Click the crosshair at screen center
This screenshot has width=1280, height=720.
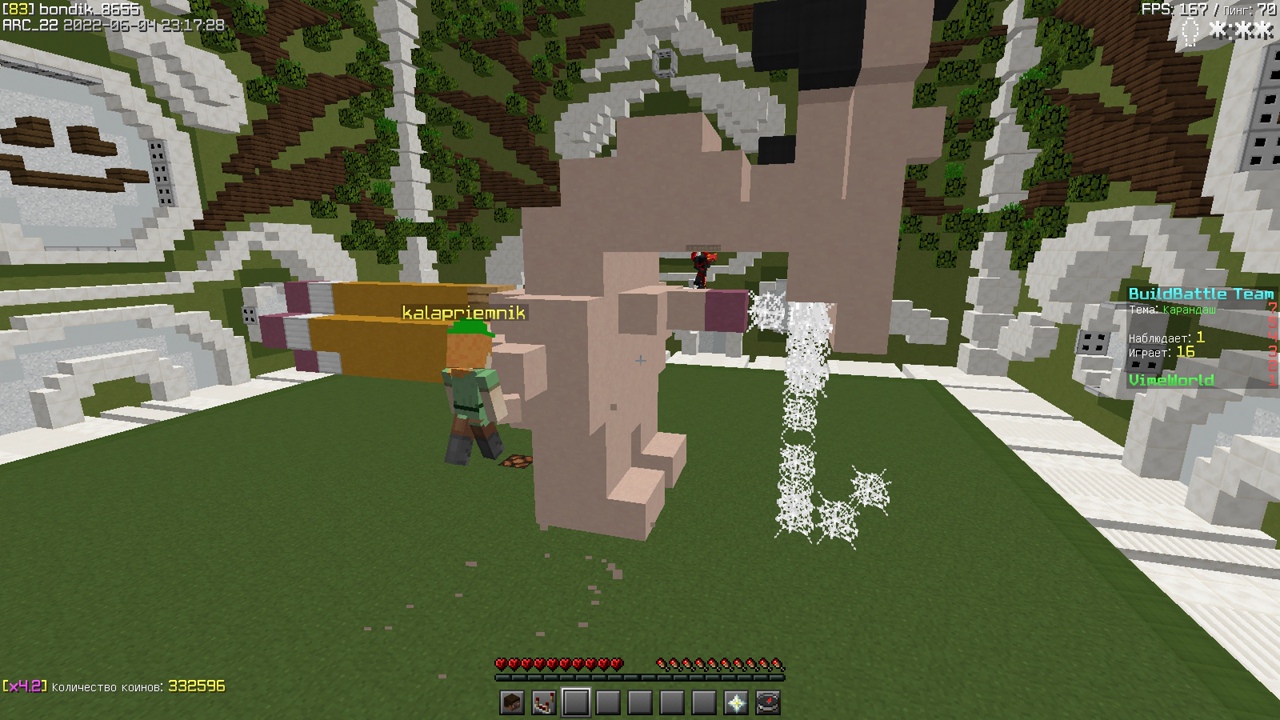coord(640,360)
